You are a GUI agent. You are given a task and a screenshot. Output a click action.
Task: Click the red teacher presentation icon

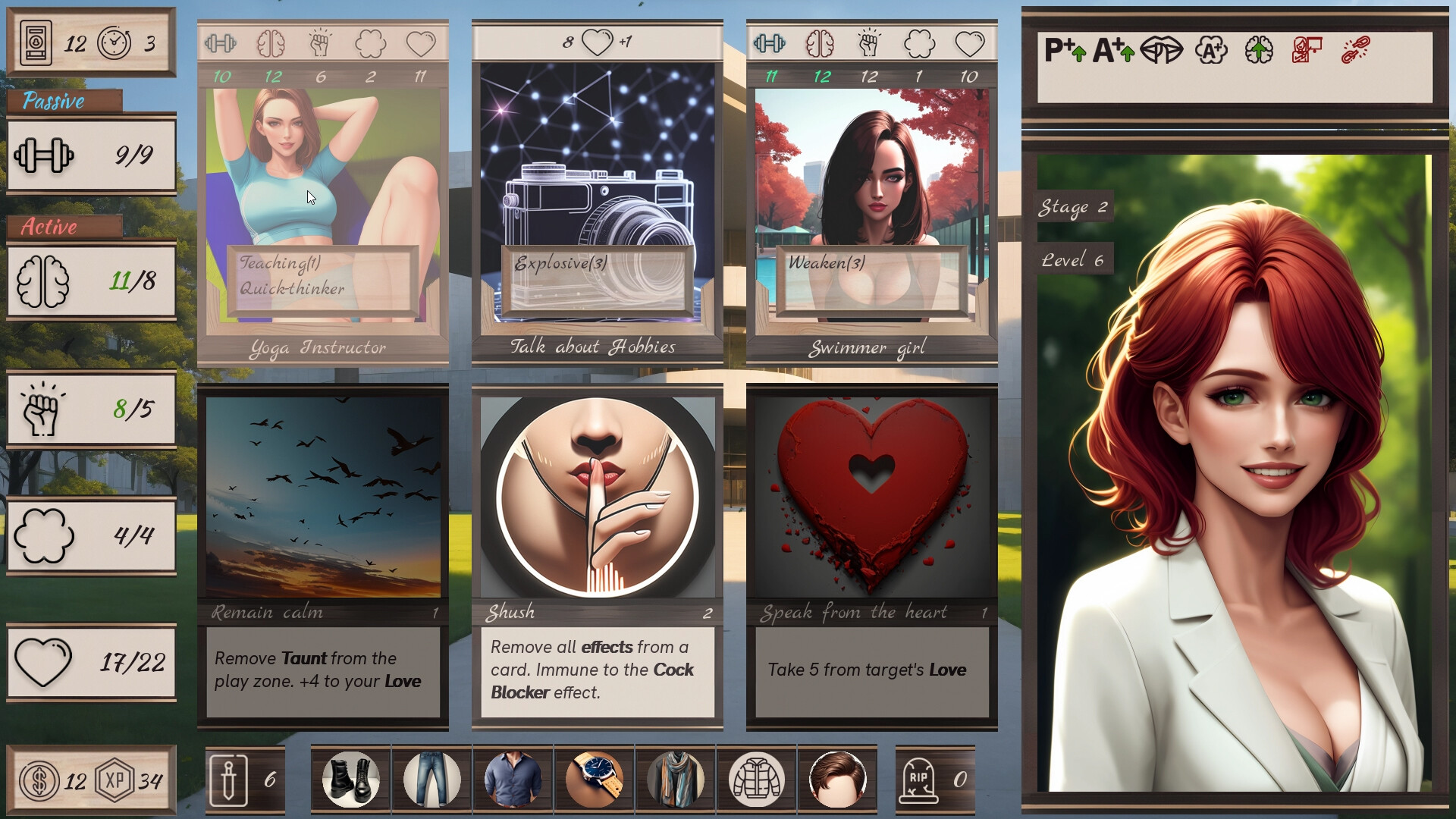pos(1306,49)
